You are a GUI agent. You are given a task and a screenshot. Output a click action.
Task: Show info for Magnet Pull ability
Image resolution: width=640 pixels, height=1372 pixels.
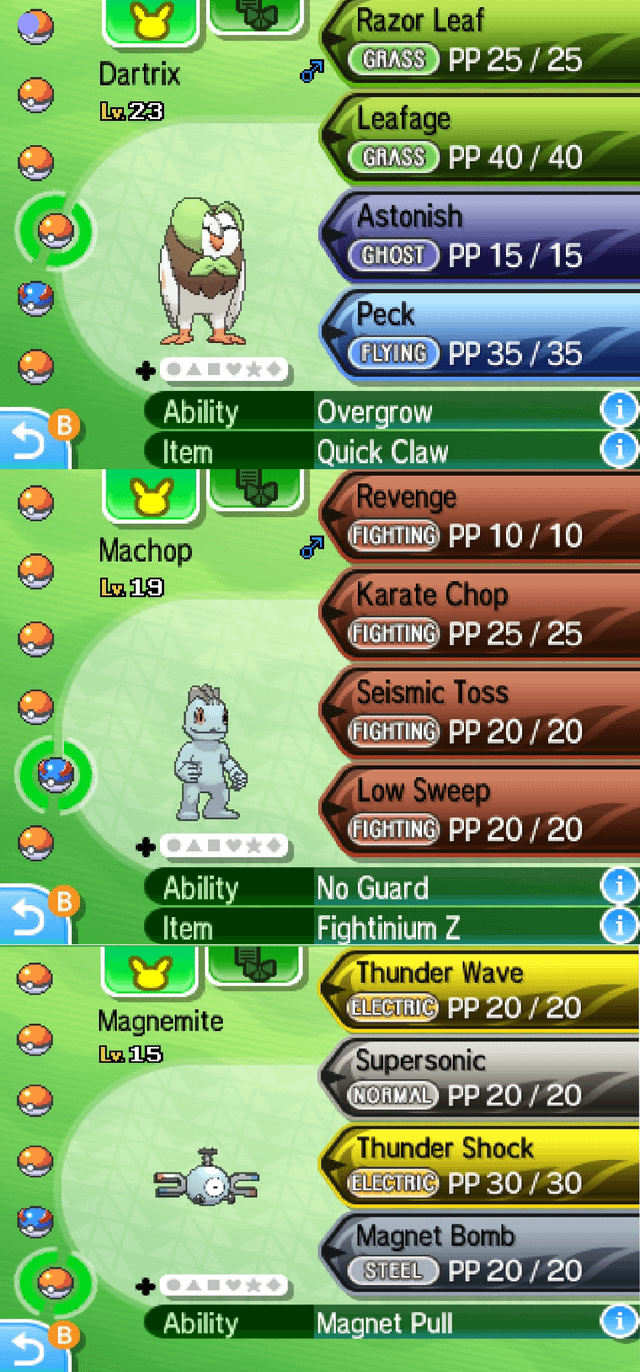[619, 1322]
